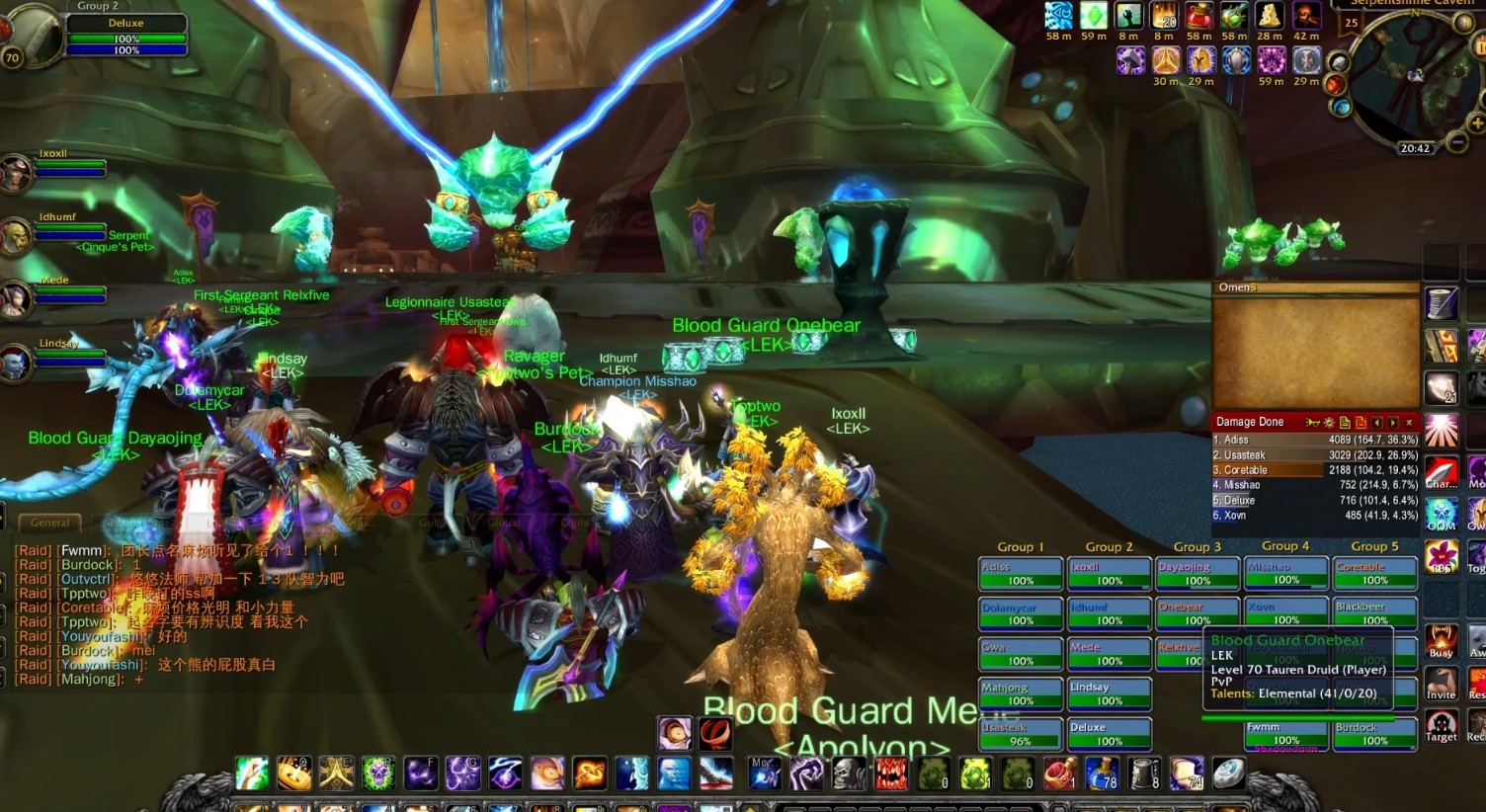1486x812 pixels.
Task: Click Usasteak's raid frame at 96% health
Action: [x=1021, y=734]
